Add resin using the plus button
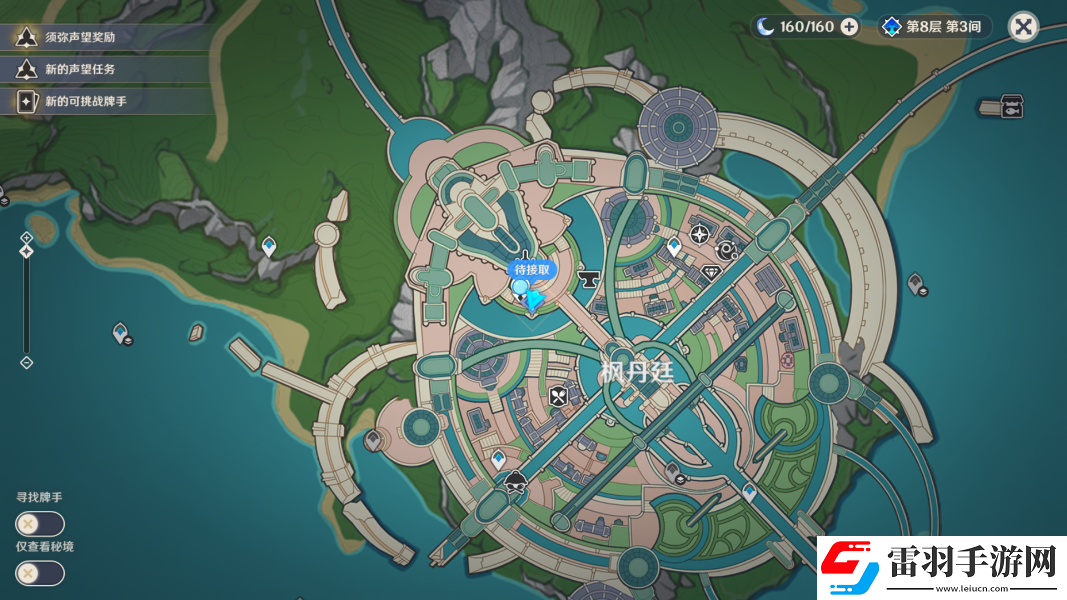Image resolution: width=1067 pixels, height=600 pixels. [849, 27]
